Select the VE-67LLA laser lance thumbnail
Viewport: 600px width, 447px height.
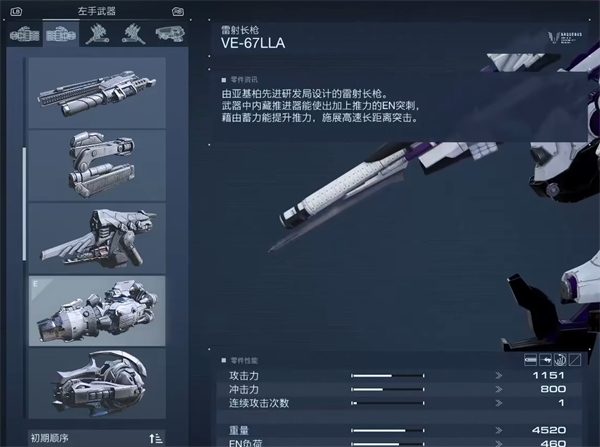(96, 311)
